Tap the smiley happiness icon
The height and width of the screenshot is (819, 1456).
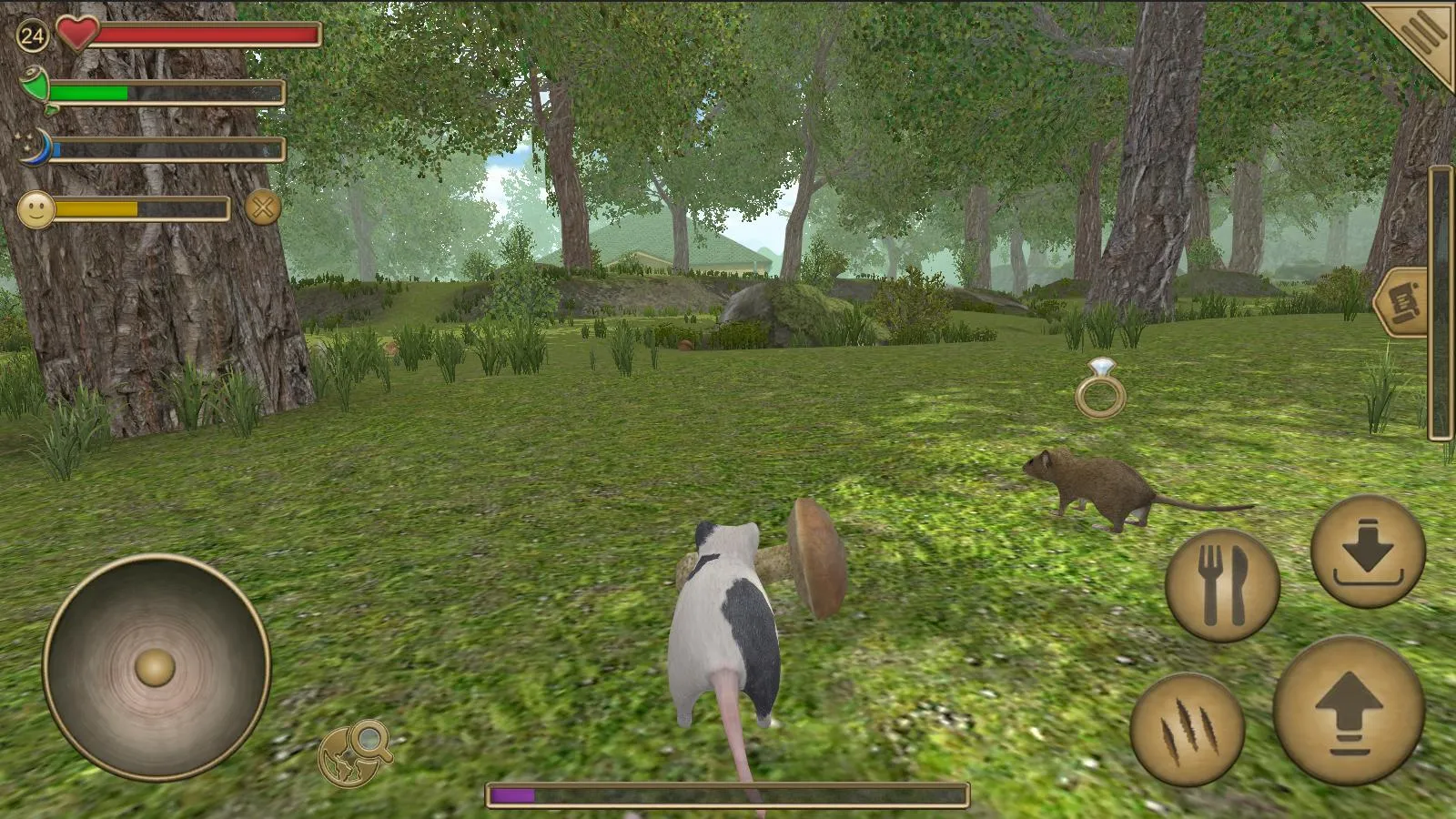(x=38, y=210)
